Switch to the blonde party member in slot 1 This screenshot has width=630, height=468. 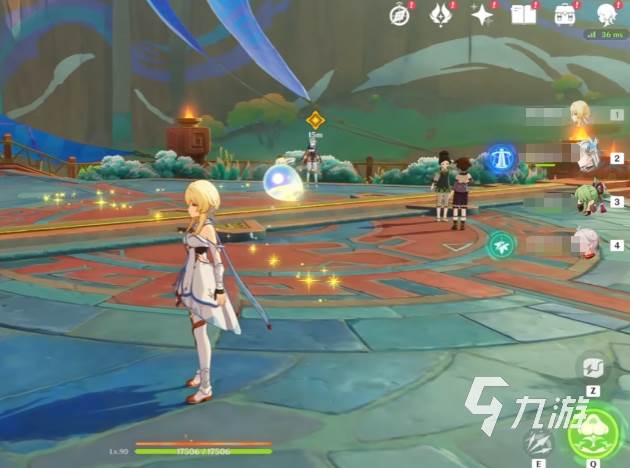pos(580,113)
